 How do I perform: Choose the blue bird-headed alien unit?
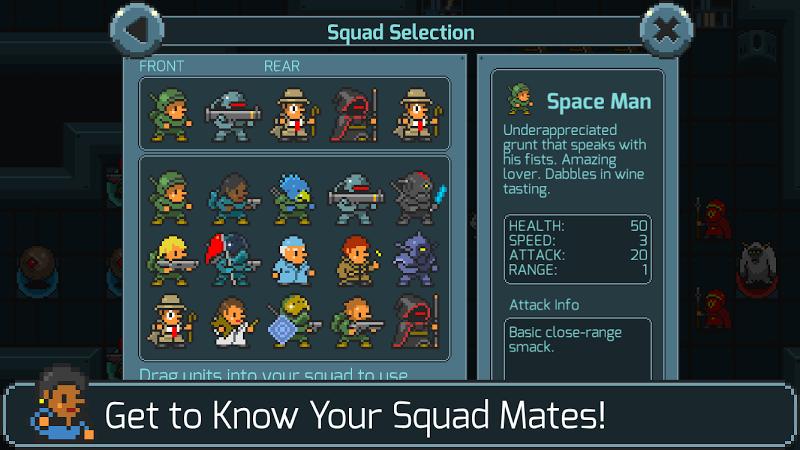291,194
